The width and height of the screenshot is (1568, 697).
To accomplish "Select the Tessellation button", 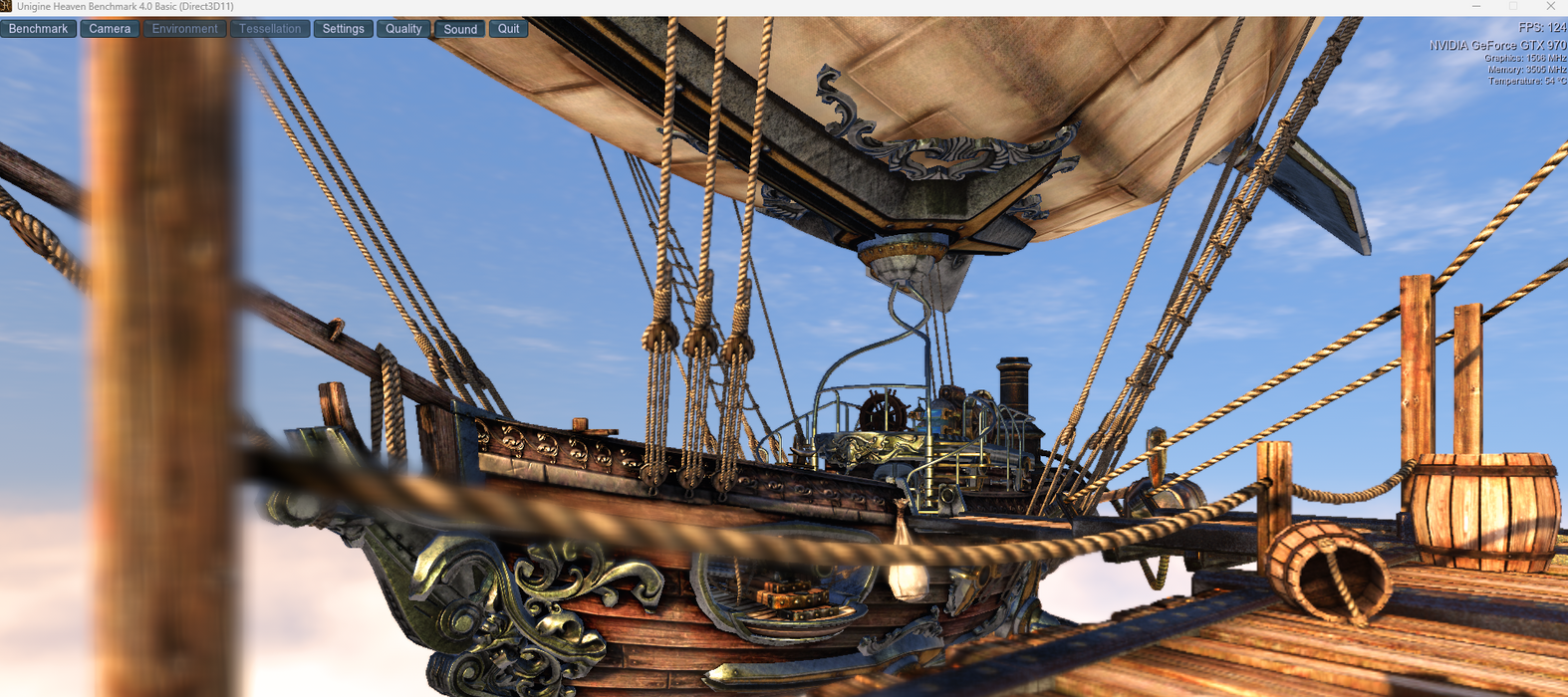I will [x=269, y=29].
